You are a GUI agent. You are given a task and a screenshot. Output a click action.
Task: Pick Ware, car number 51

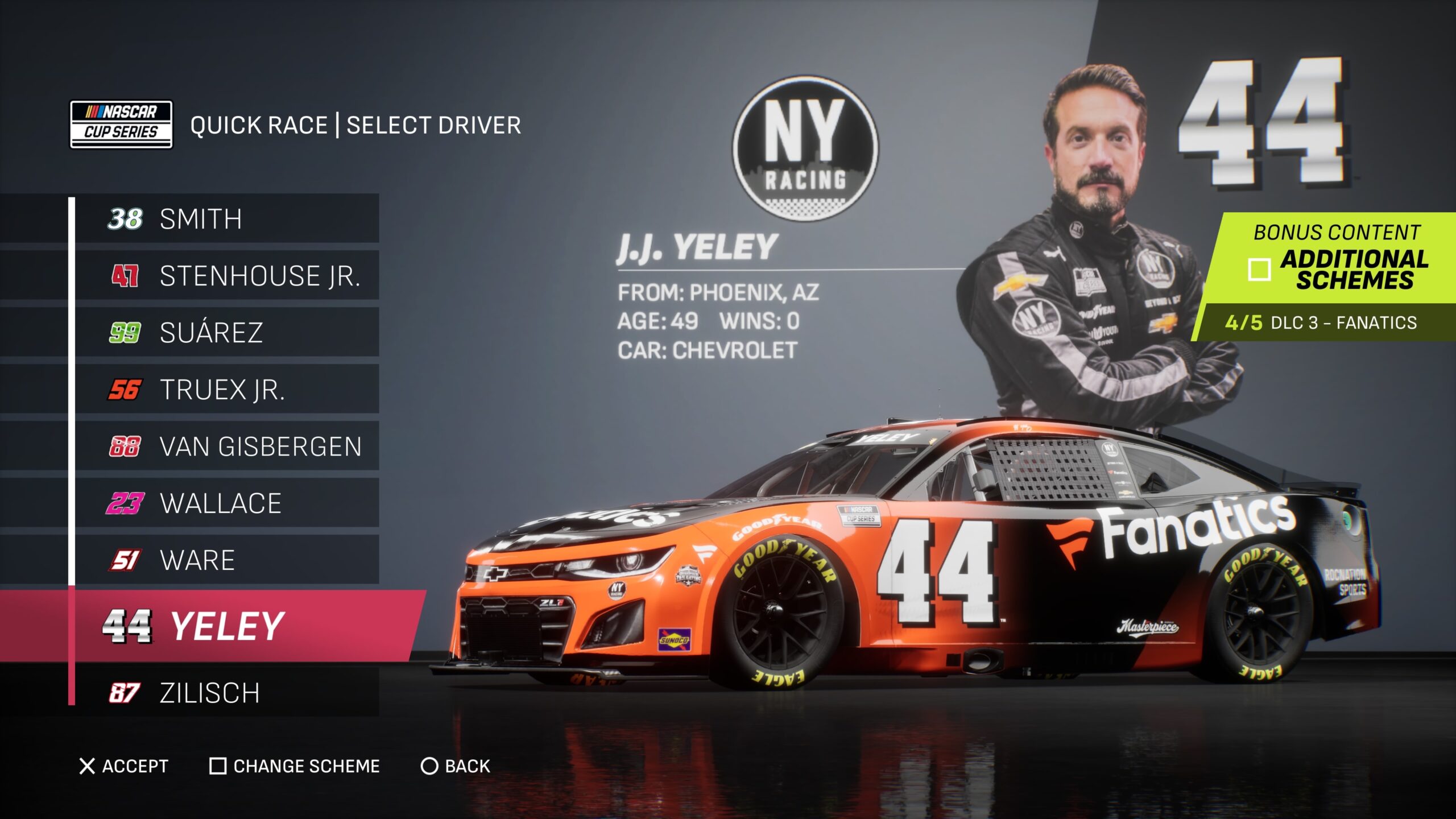(226, 560)
